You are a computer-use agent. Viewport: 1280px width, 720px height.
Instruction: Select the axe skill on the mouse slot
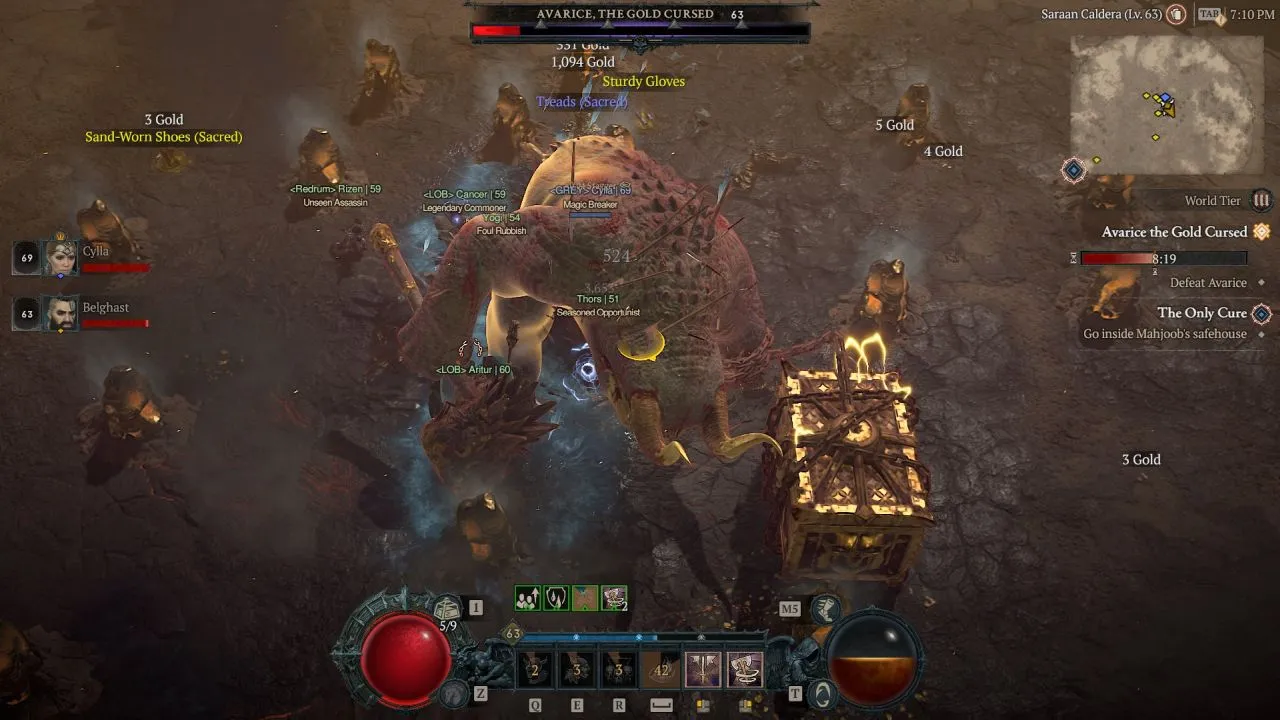[744, 668]
